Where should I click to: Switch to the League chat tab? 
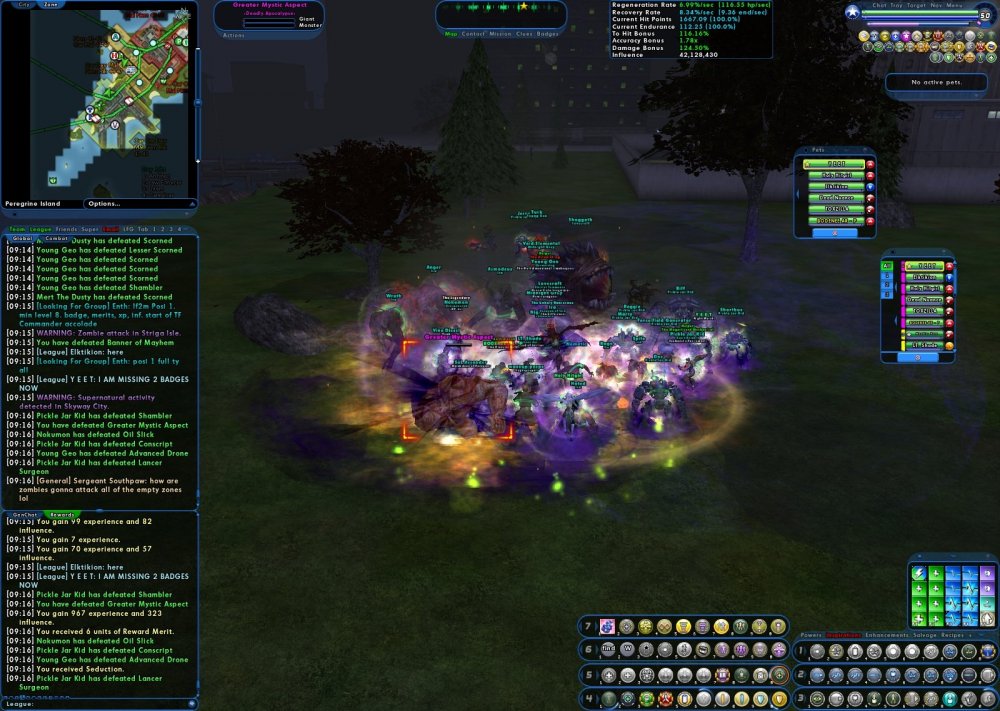(40, 229)
